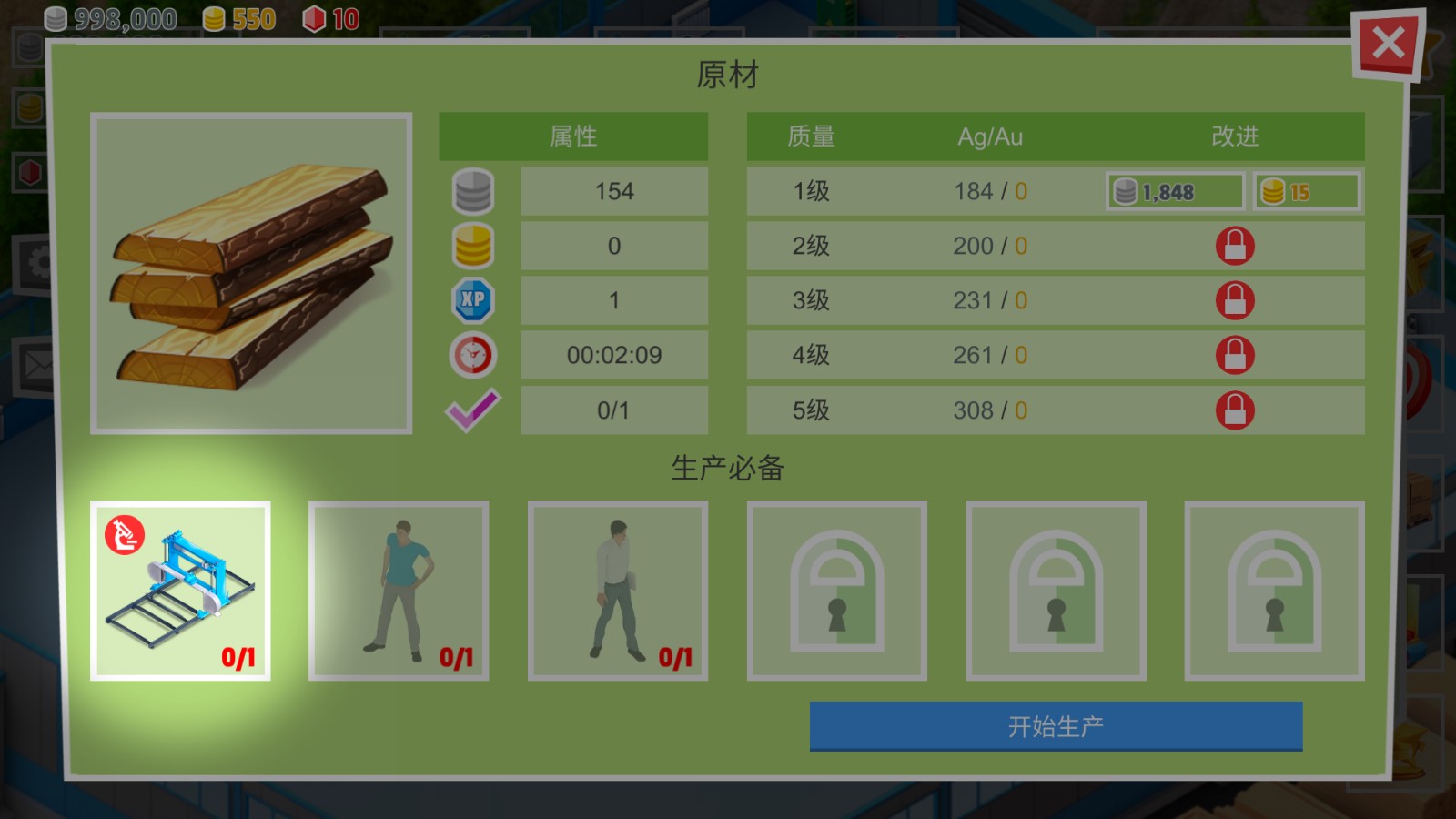The image size is (1456, 819).
Task: Select the 质量 quality column header
Action: click(x=808, y=136)
